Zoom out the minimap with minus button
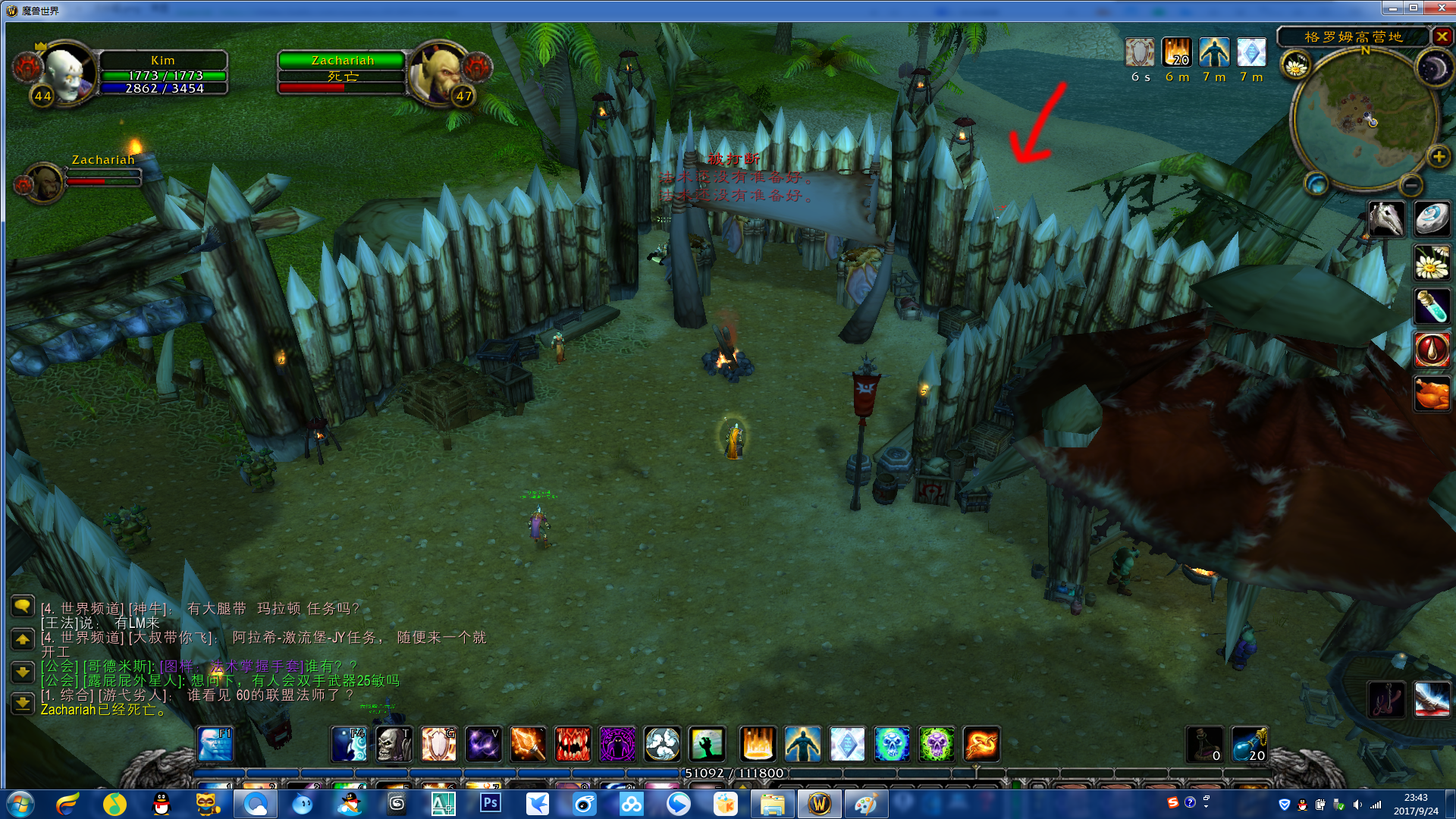This screenshot has height=819, width=1456. pyautogui.click(x=1410, y=184)
